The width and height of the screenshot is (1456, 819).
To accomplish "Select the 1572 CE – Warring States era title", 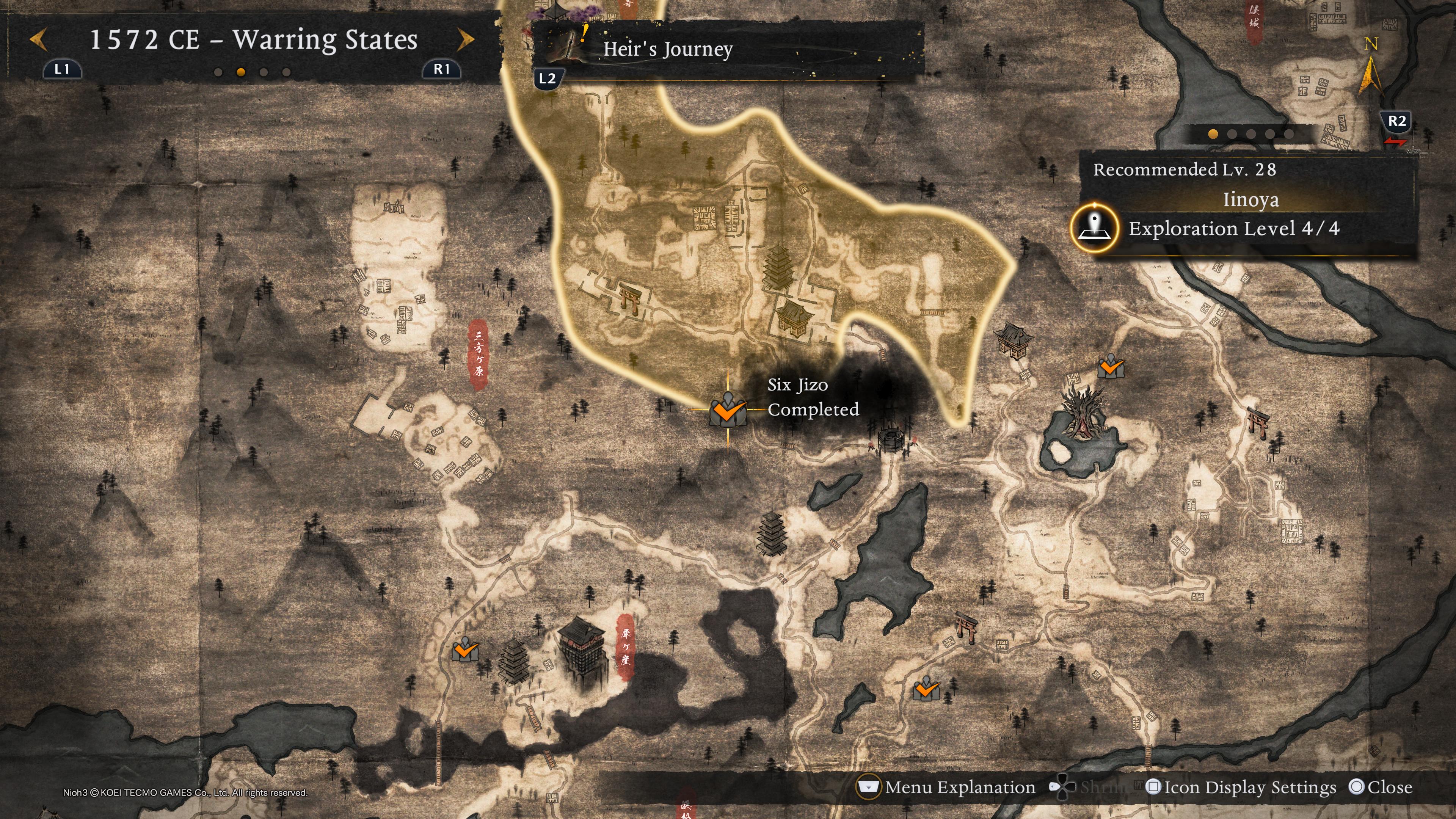I will point(253,40).
